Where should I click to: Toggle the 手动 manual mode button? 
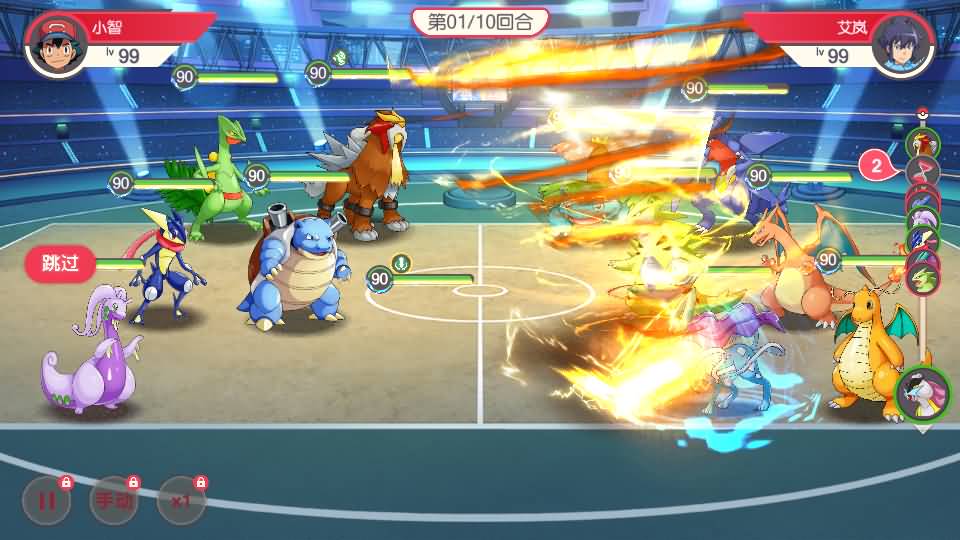click(x=114, y=501)
